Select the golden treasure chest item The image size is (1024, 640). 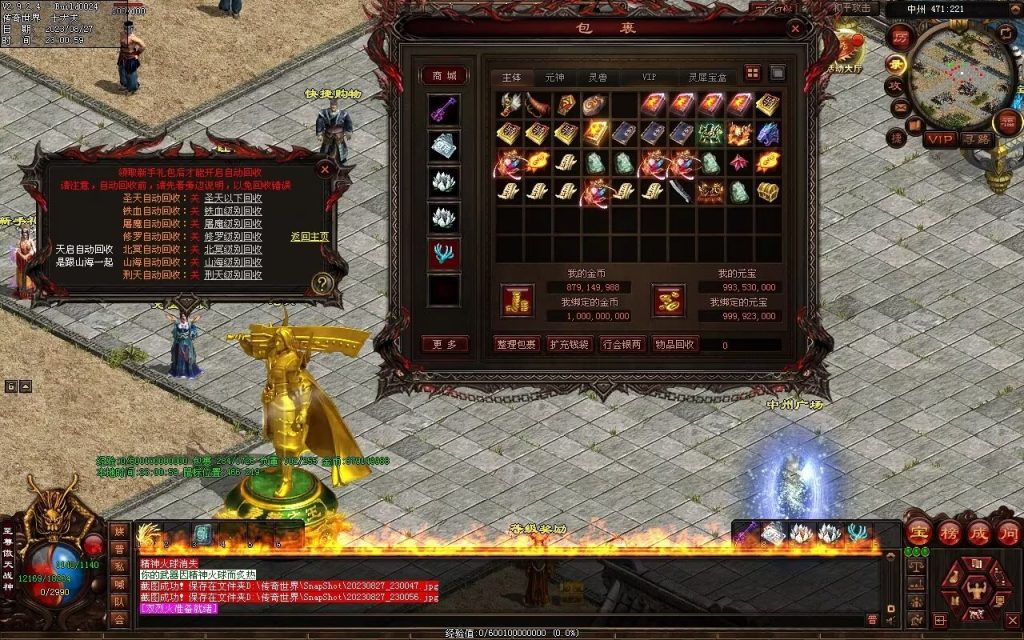[x=768, y=191]
